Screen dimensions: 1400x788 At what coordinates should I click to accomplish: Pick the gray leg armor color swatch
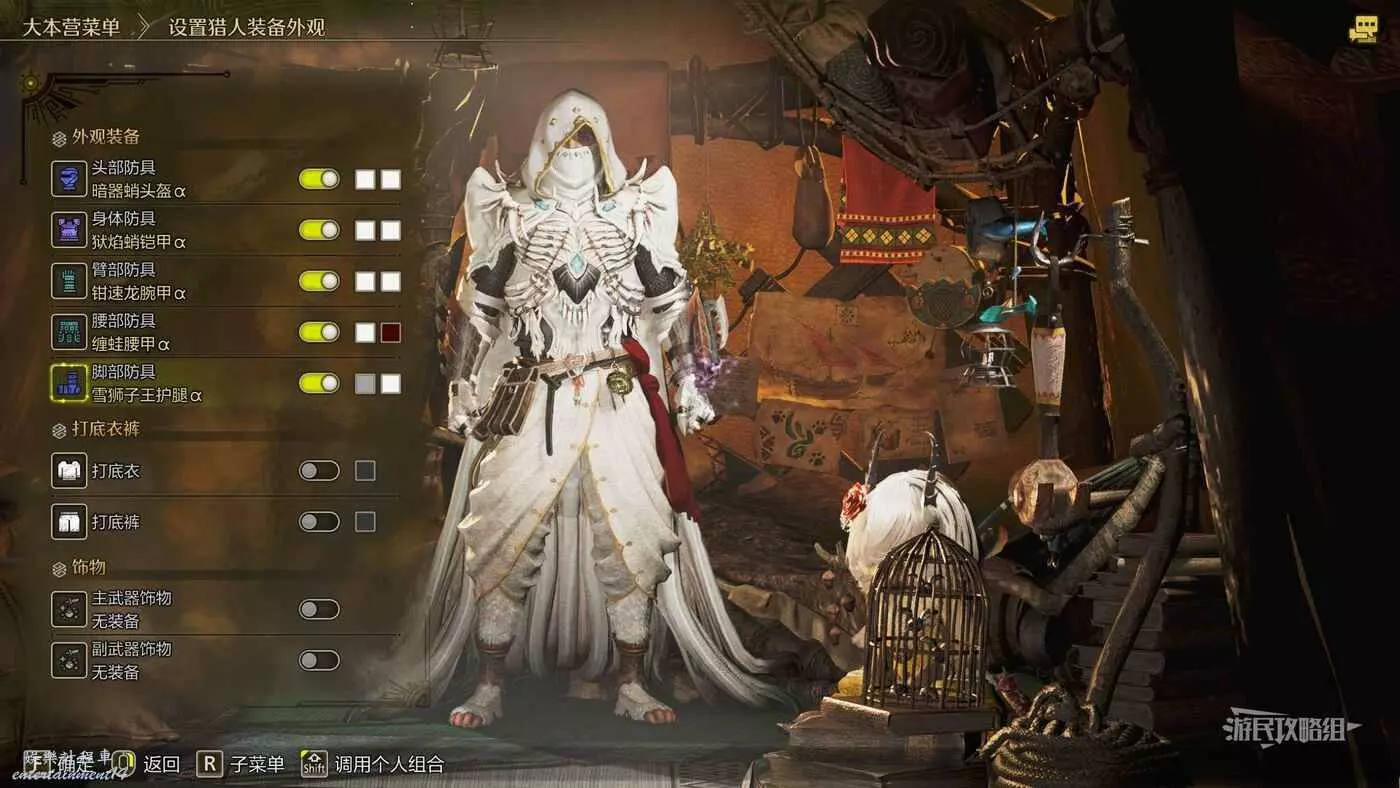pyautogui.click(x=366, y=383)
